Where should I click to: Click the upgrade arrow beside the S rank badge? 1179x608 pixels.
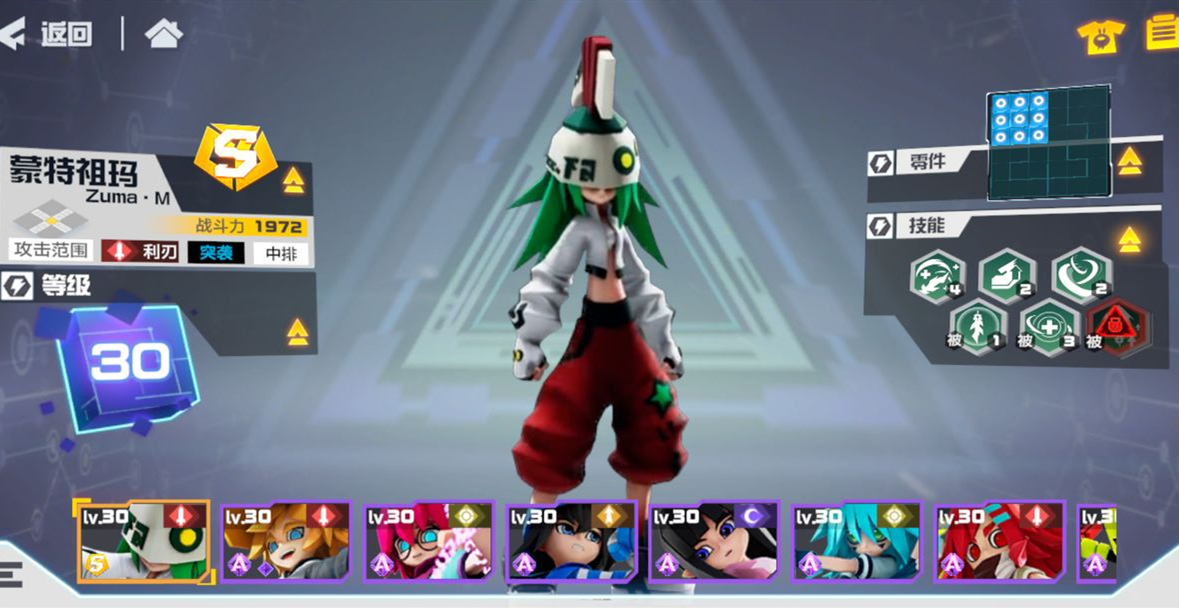pyautogui.click(x=293, y=180)
